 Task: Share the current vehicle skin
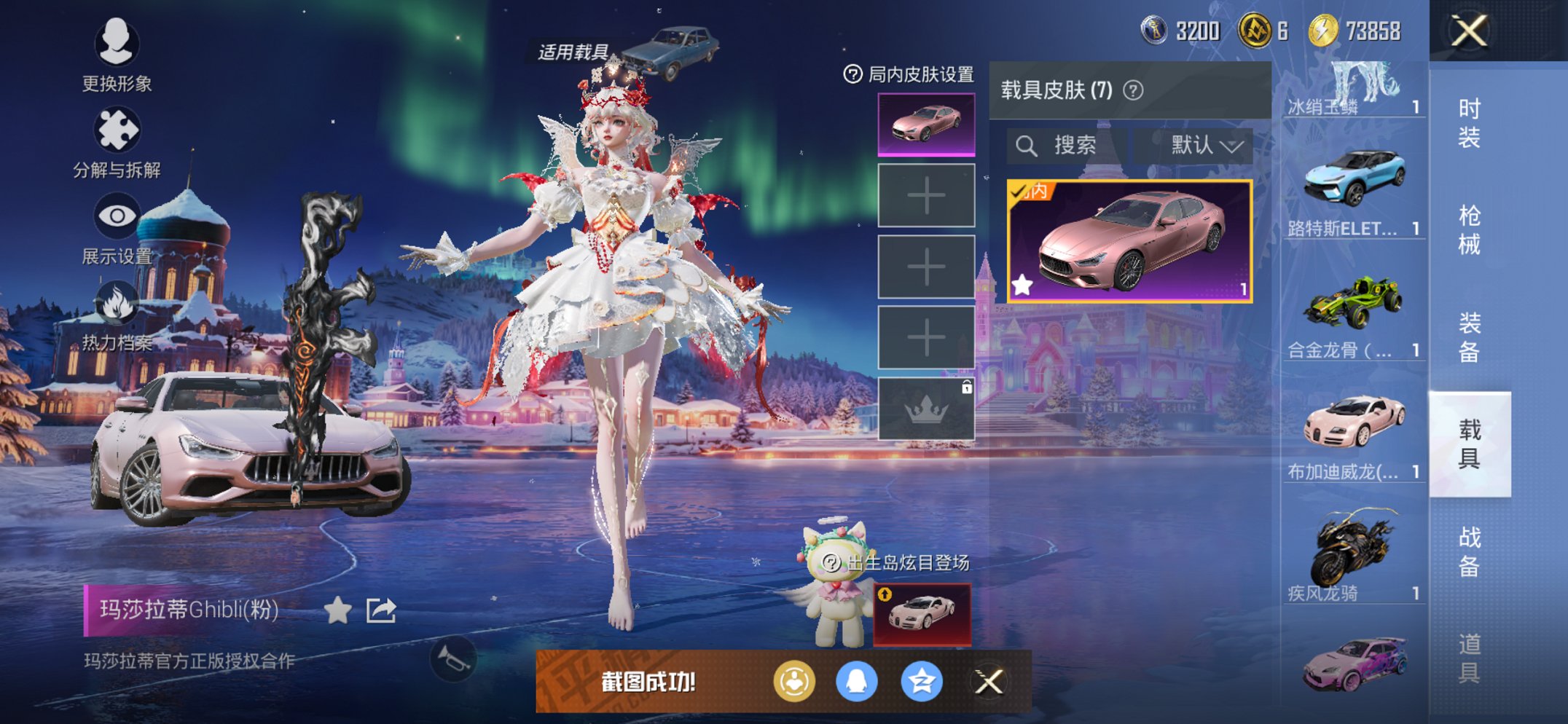pos(380,611)
